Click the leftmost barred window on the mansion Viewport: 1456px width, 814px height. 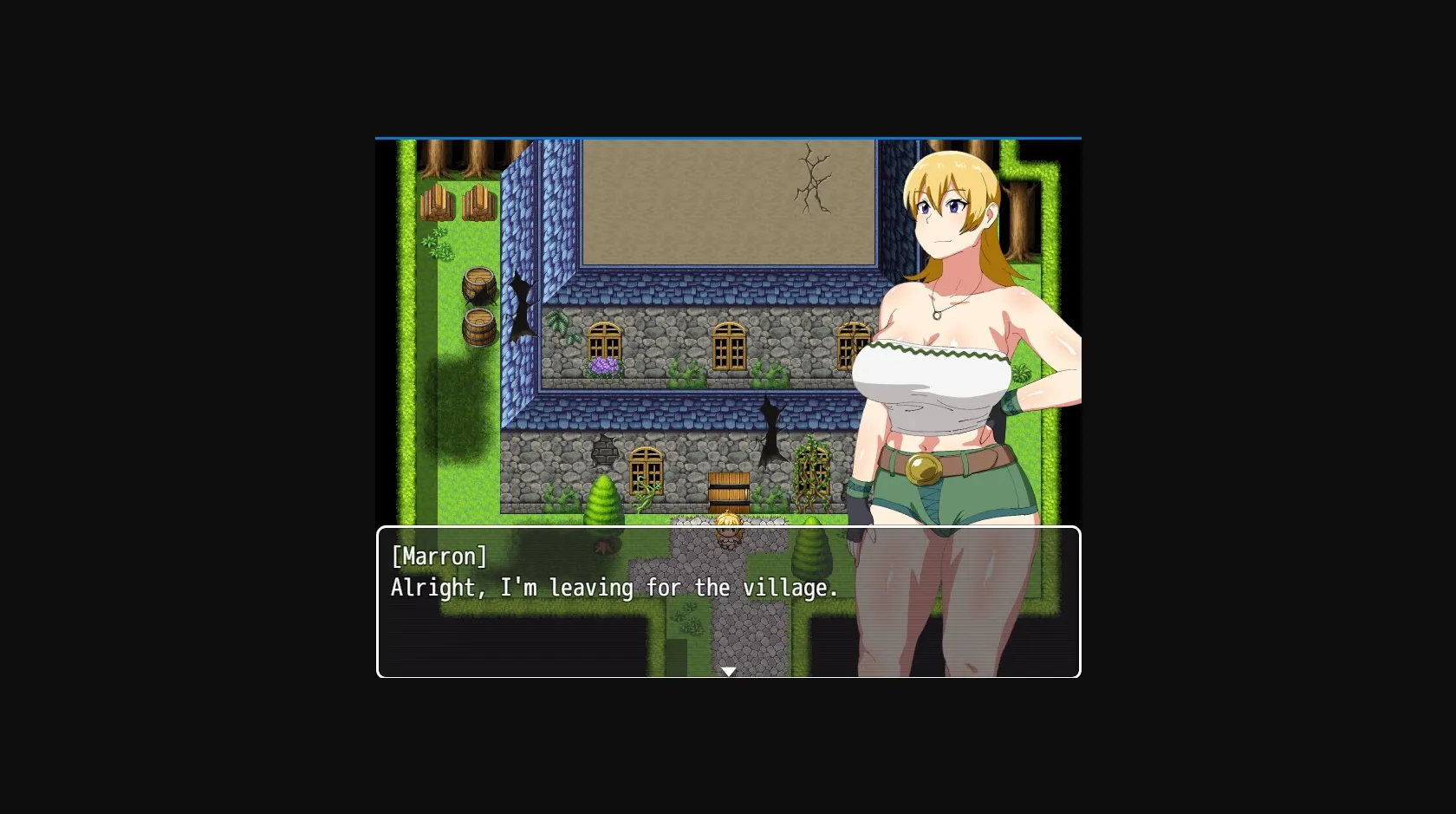click(603, 345)
